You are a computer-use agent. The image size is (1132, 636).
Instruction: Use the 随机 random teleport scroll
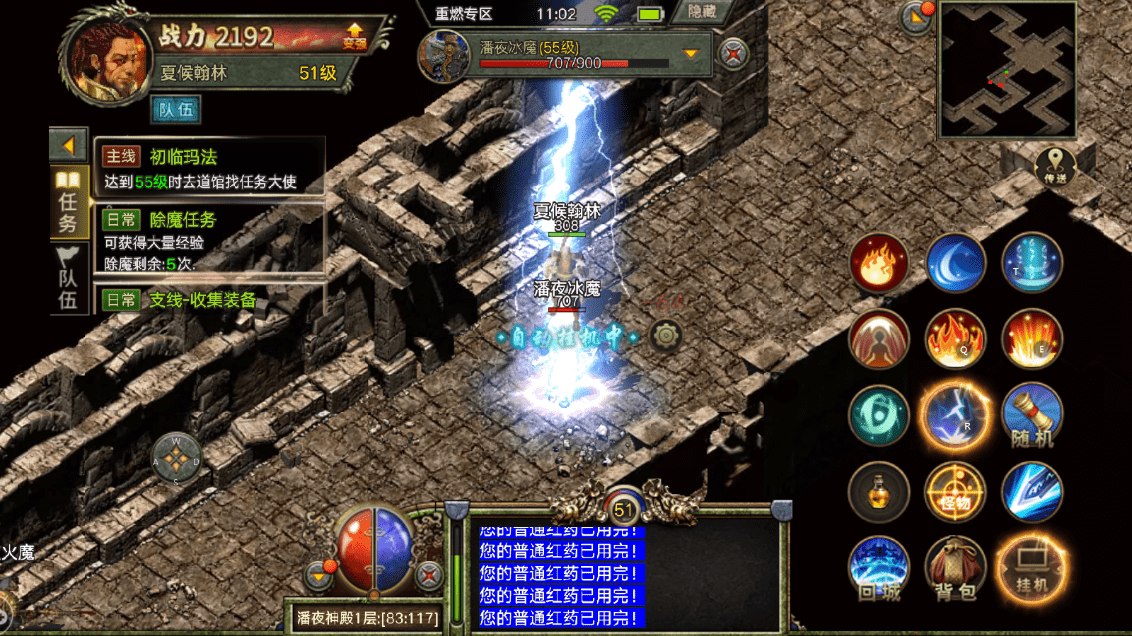click(x=1031, y=415)
